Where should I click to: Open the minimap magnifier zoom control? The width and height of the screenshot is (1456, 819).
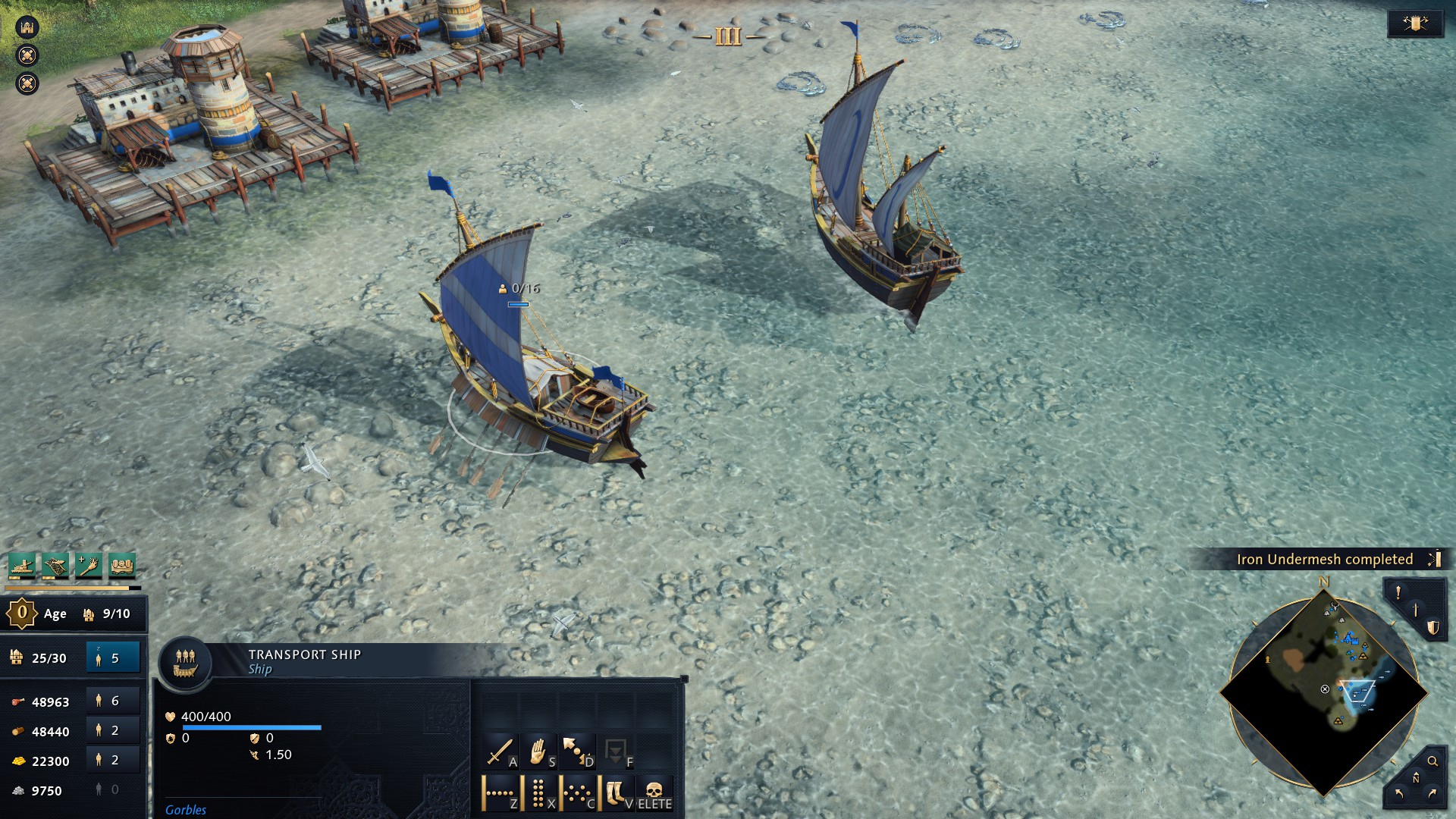1432,761
